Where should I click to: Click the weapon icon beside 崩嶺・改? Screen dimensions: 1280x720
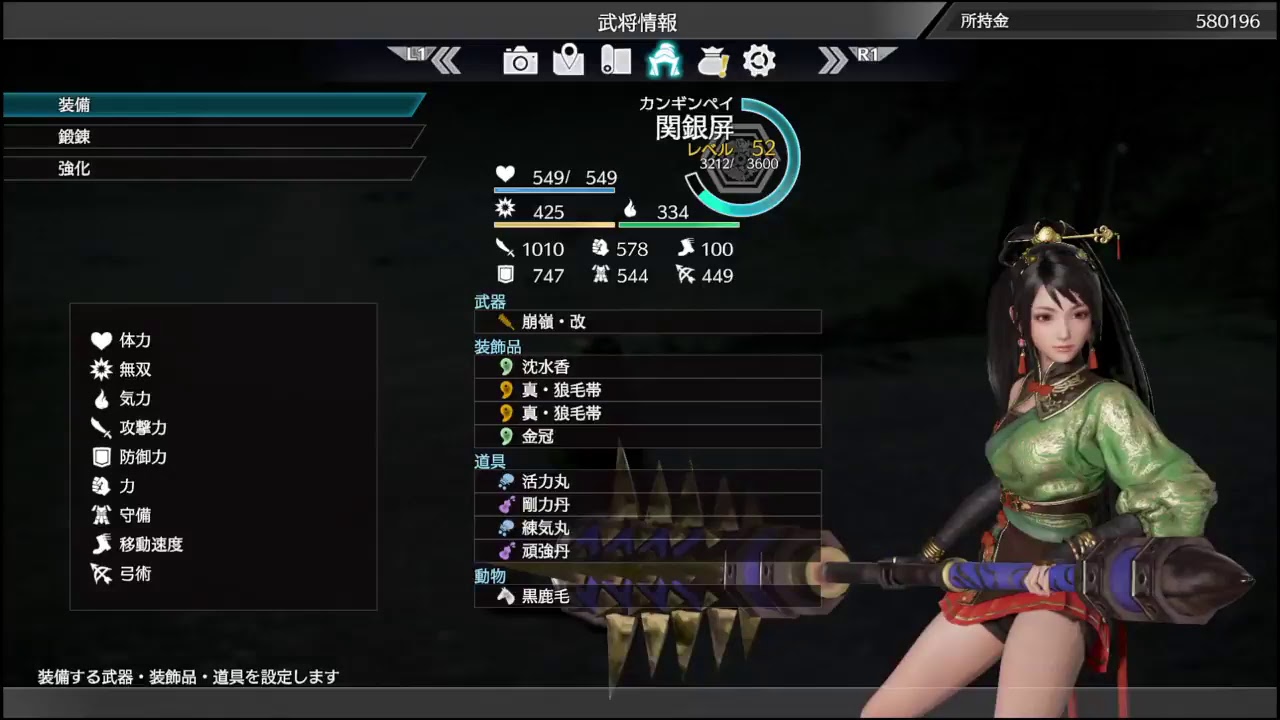pos(505,321)
